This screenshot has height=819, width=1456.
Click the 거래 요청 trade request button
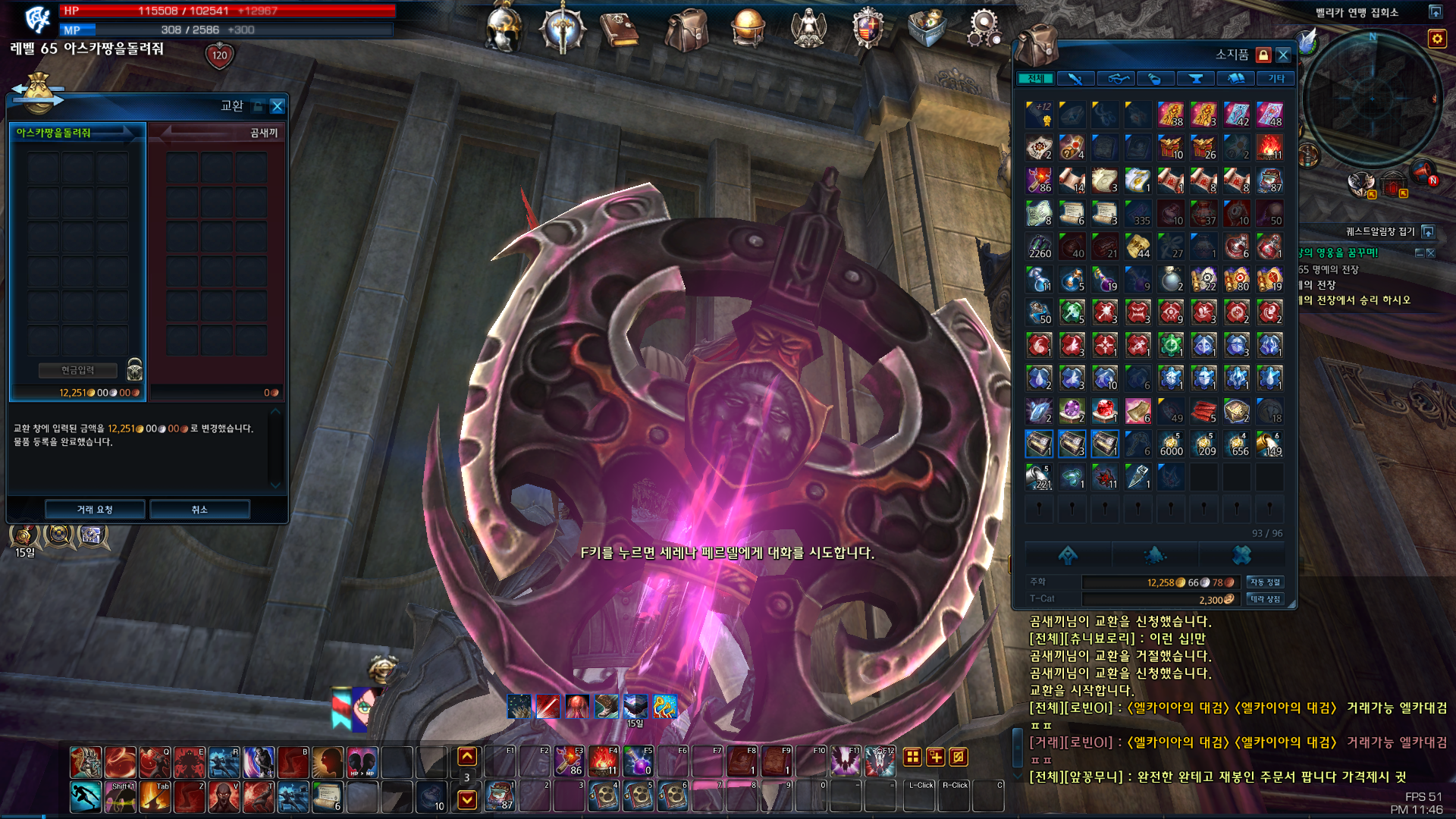point(95,510)
